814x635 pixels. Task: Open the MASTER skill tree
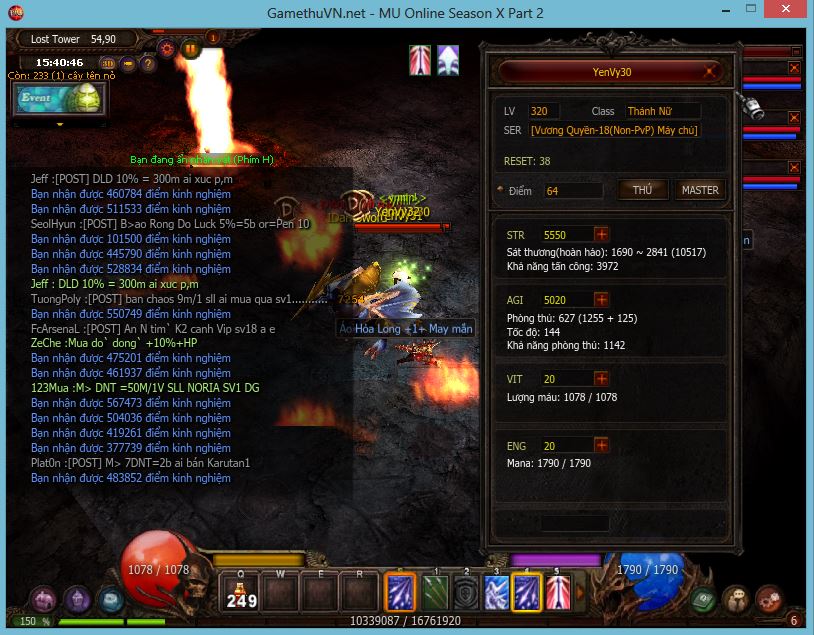click(699, 190)
